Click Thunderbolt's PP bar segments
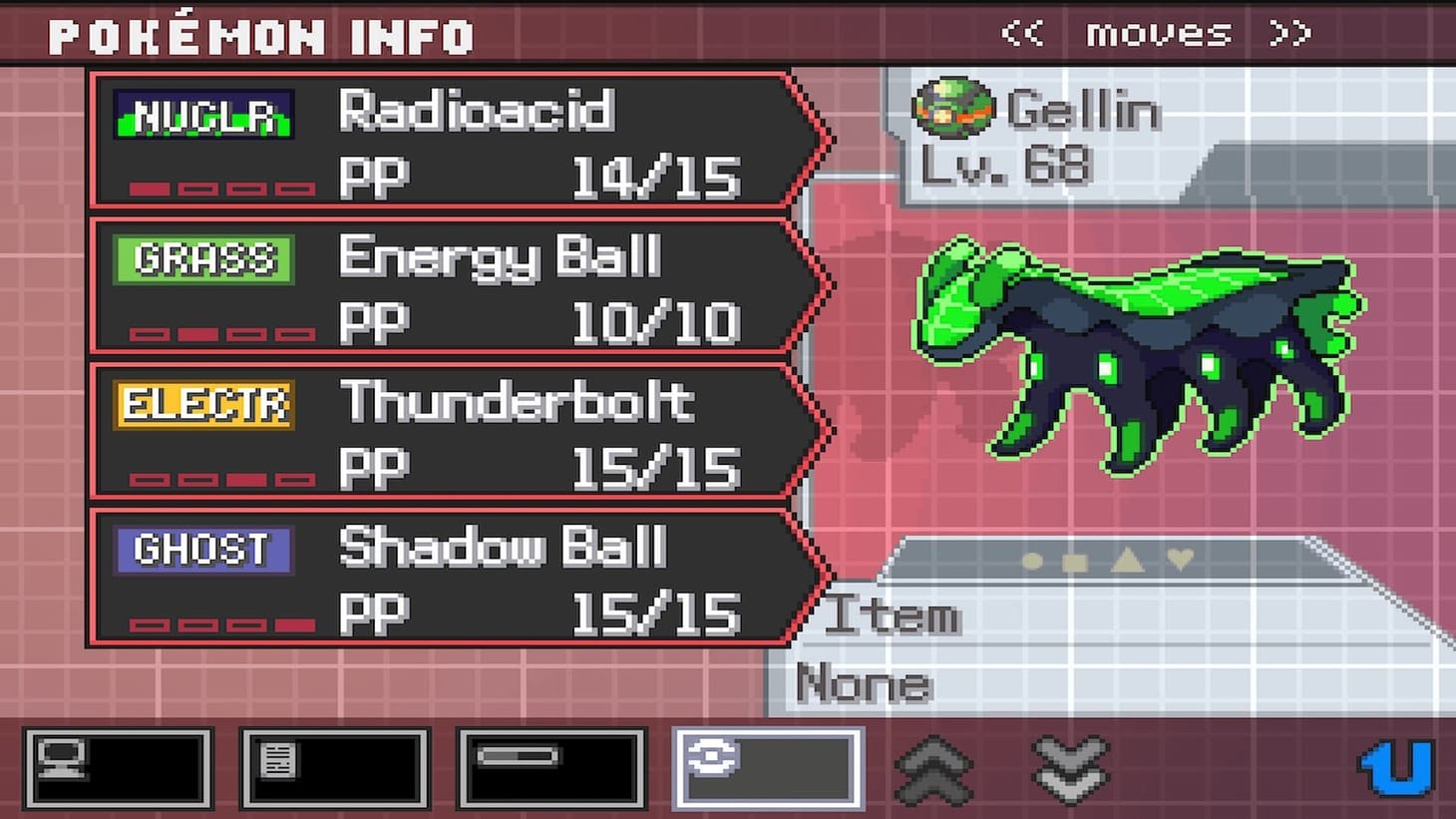The image size is (1456, 819). (x=221, y=479)
